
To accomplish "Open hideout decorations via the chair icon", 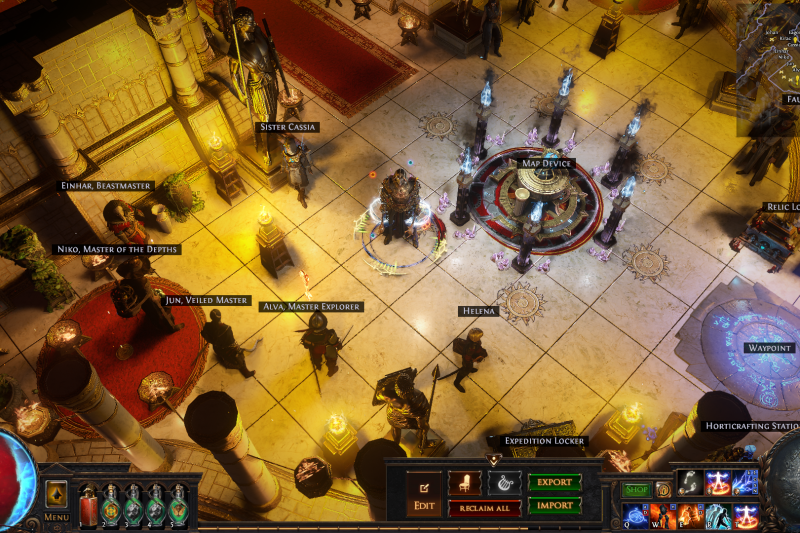I will pyautogui.click(x=464, y=483).
